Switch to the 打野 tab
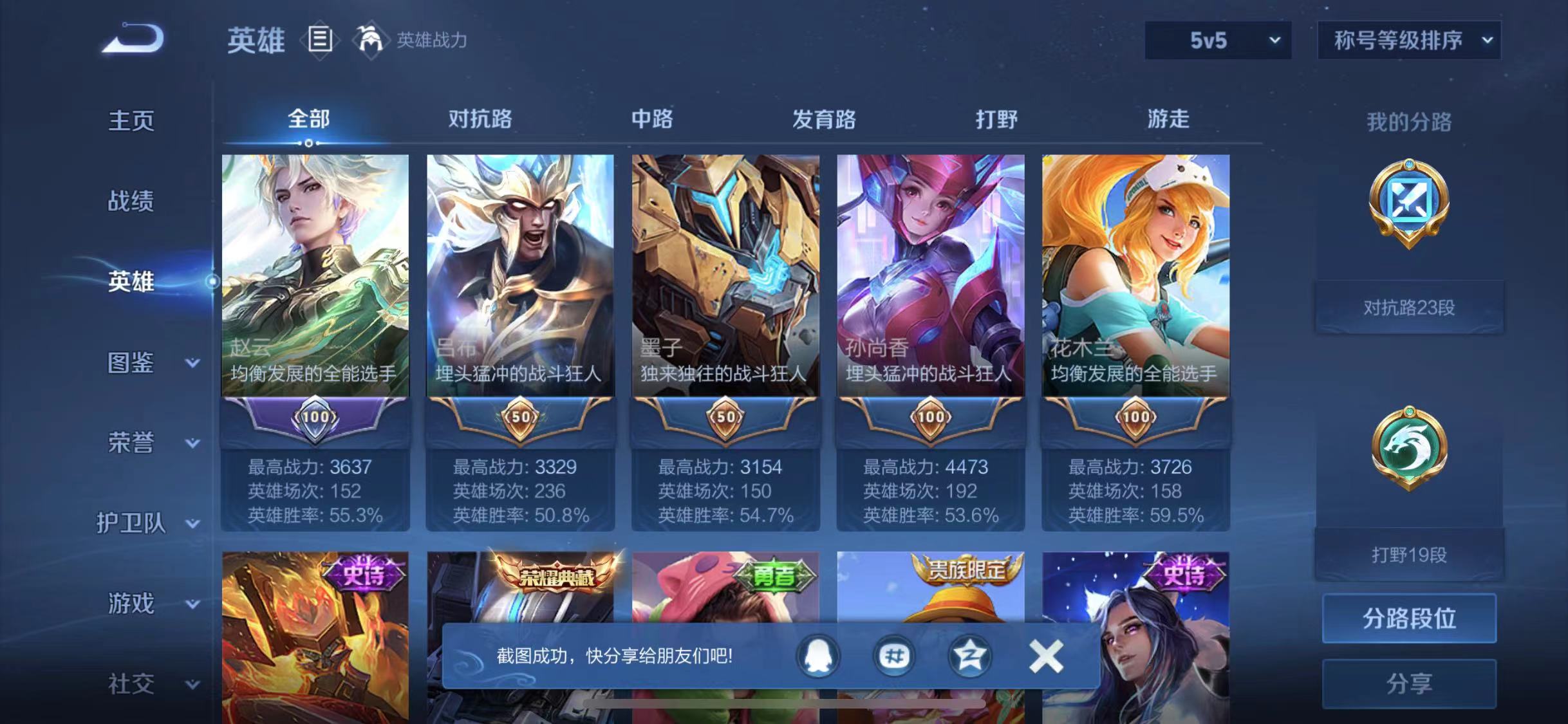The image size is (1568, 724). click(x=998, y=120)
